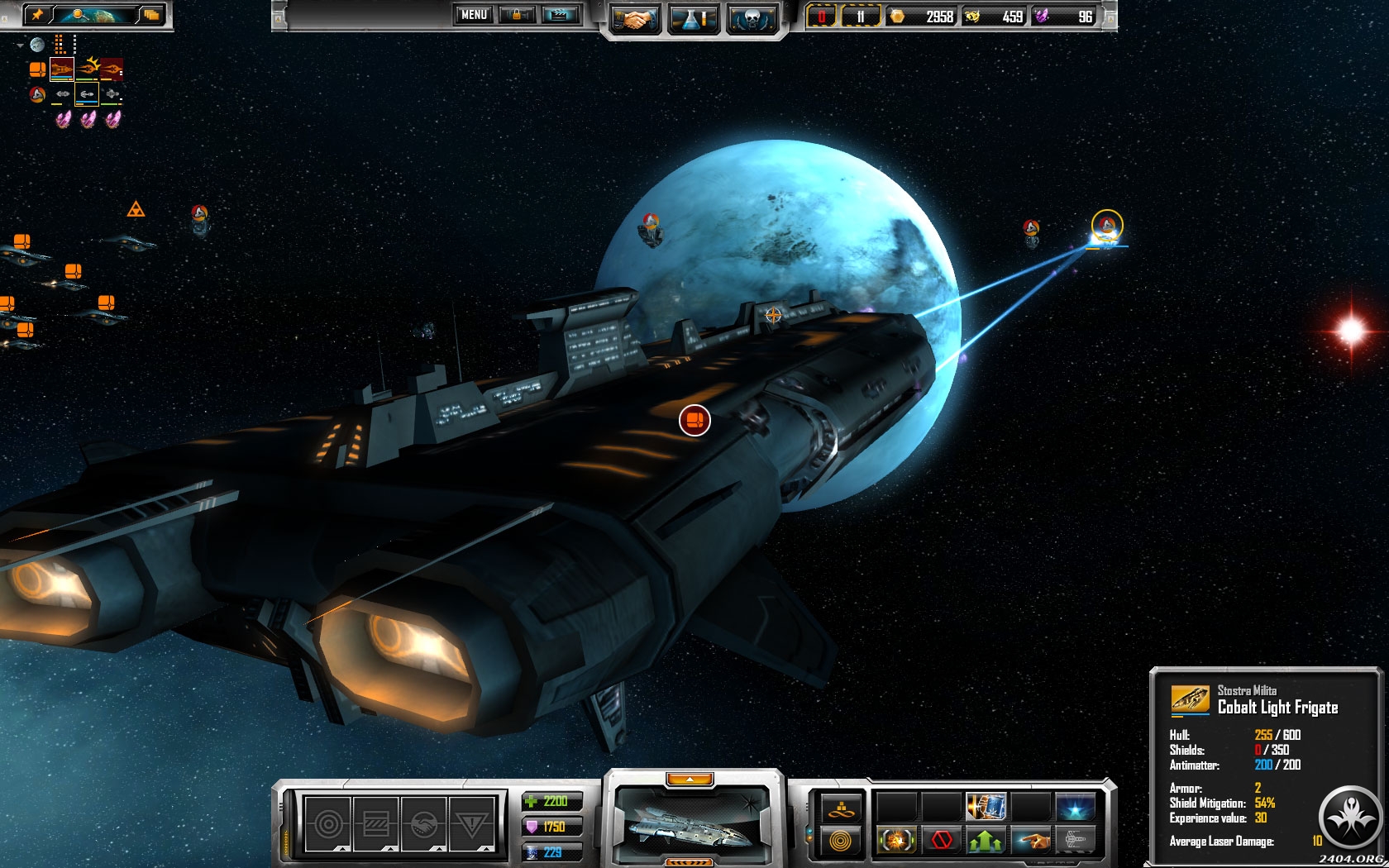Select the first purple crystal icon
The width and height of the screenshot is (1389, 868).
coord(63,120)
